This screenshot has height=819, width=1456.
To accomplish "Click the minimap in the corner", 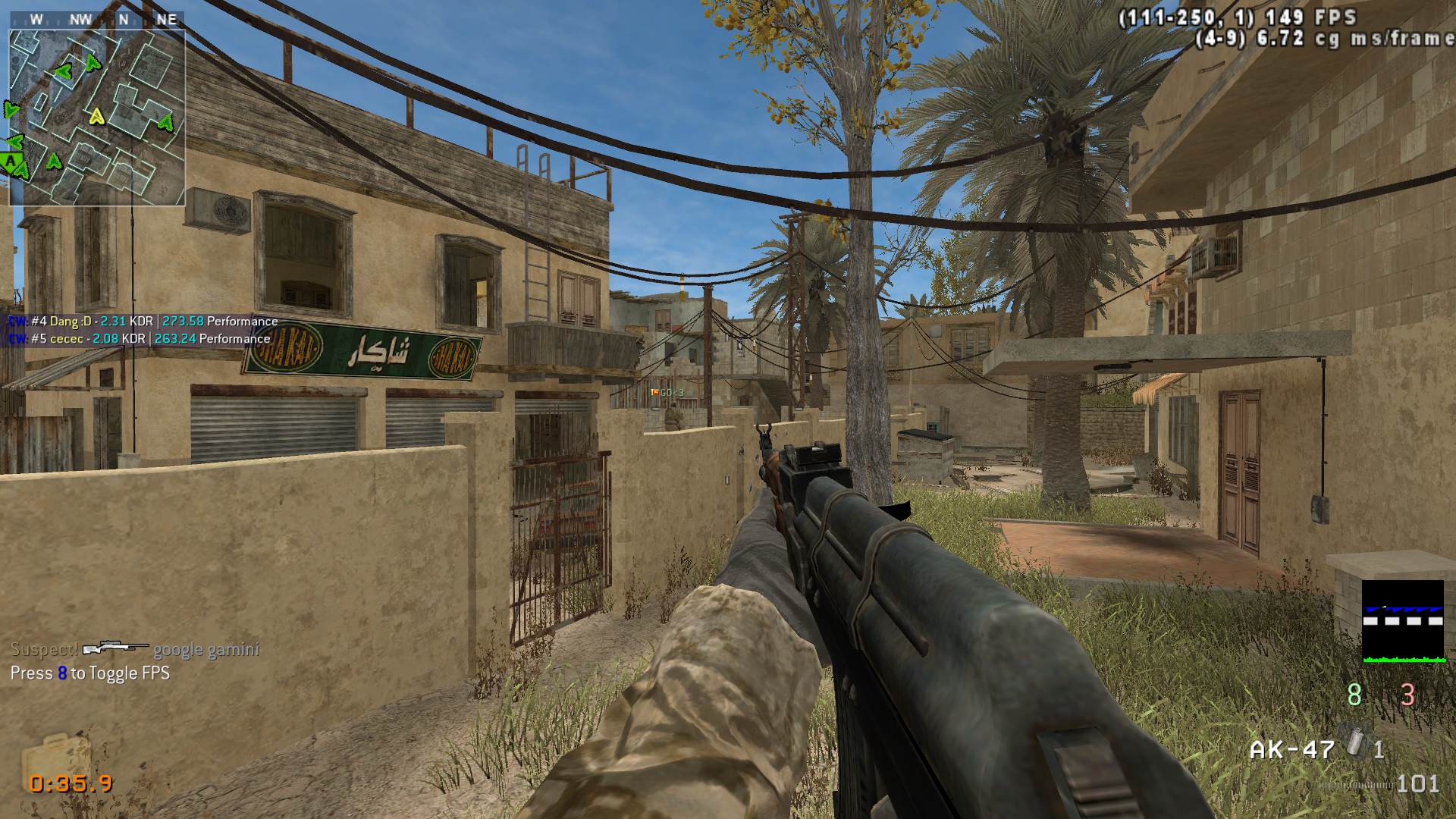I will click(97, 118).
